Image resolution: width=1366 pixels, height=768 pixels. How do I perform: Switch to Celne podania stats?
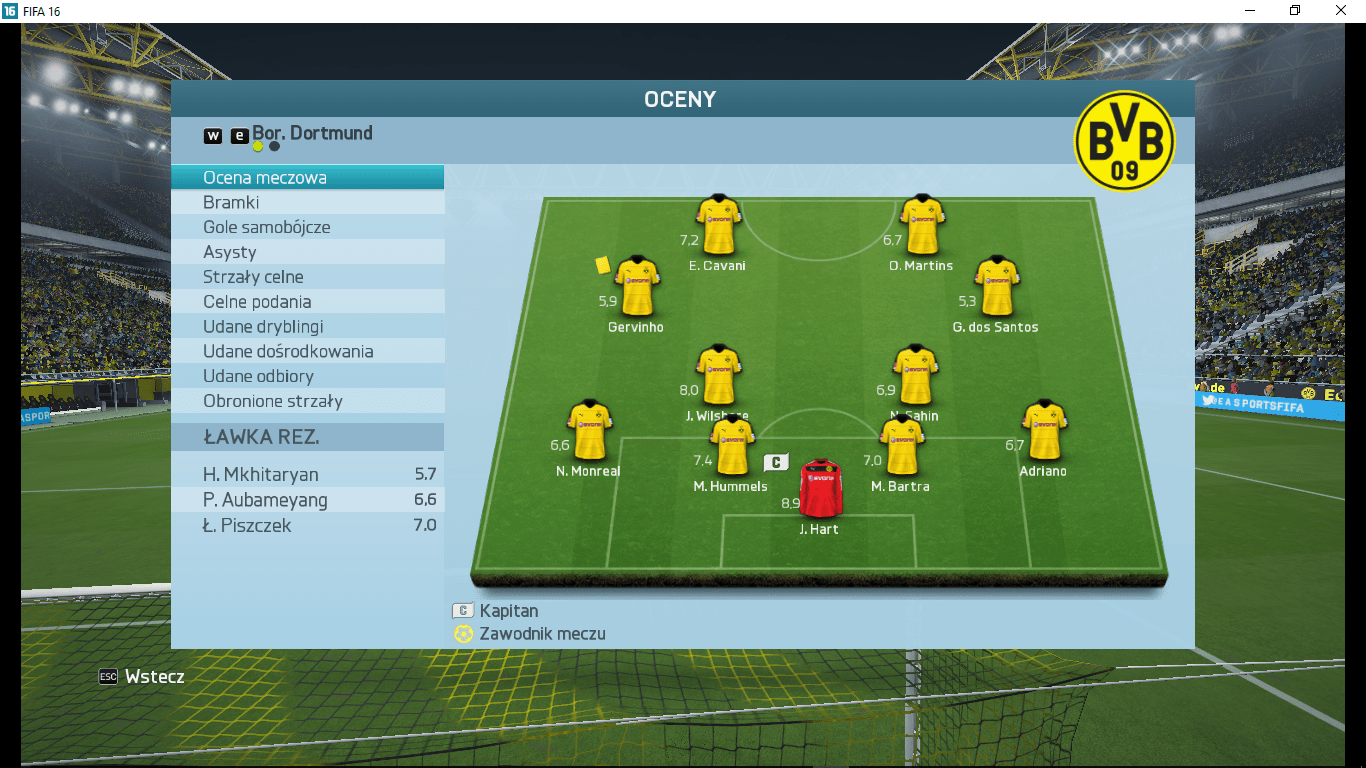click(x=307, y=302)
